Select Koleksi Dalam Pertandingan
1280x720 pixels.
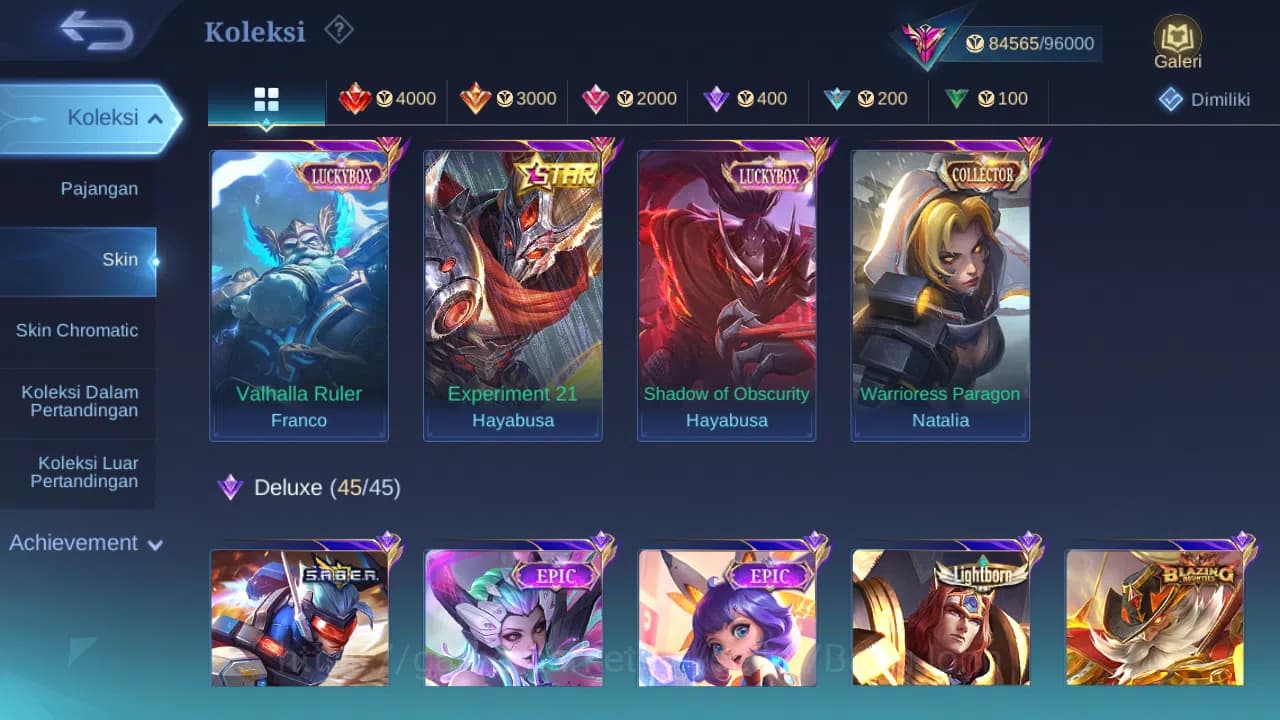[79, 401]
